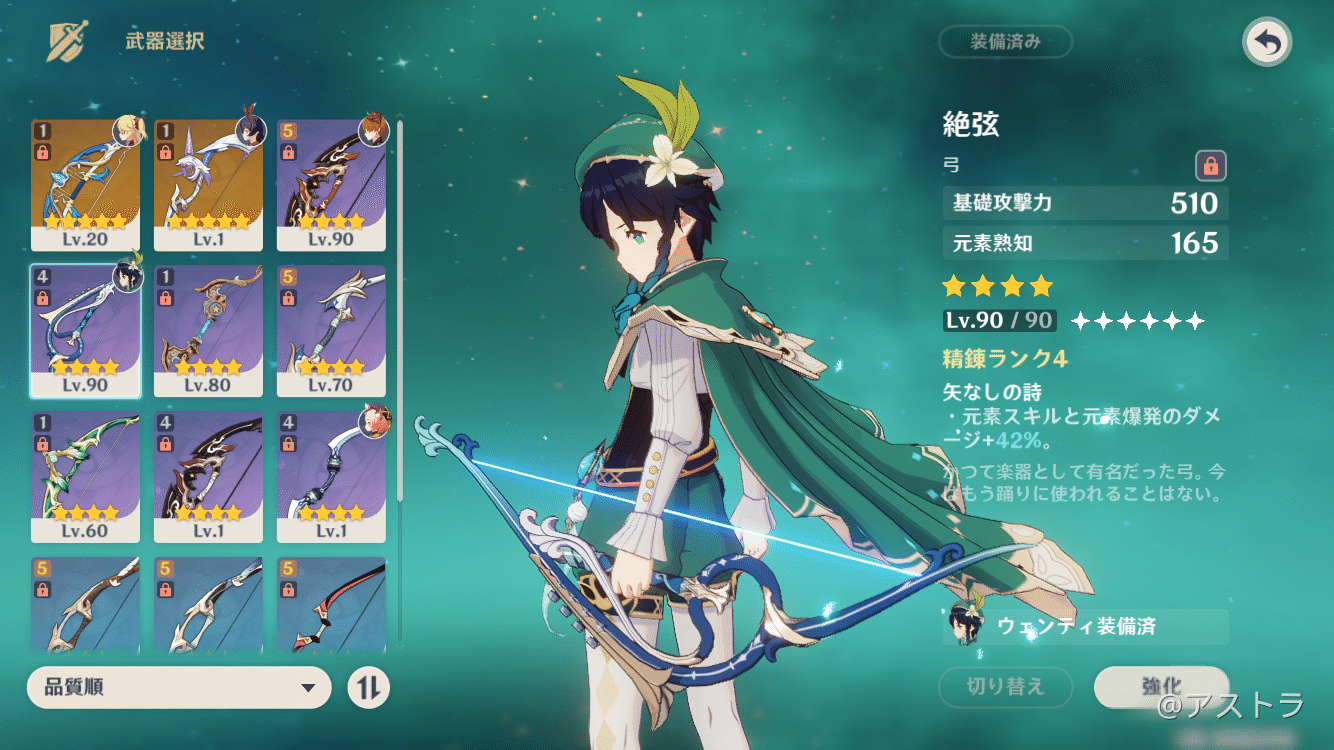Click the 切り替え switch button

1005,686
